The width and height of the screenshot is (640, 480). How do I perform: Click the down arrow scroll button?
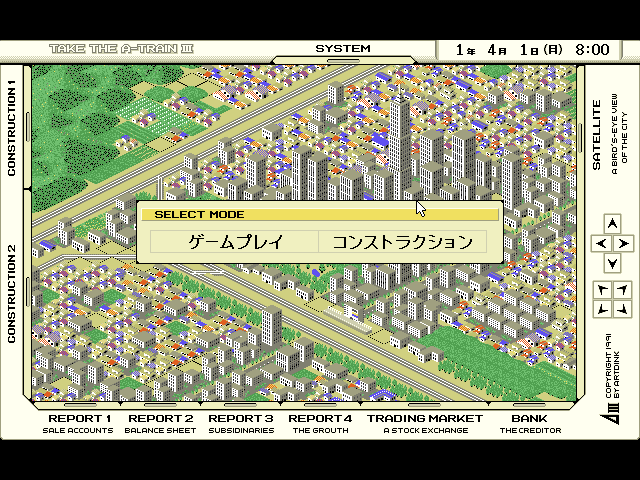pos(611,262)
